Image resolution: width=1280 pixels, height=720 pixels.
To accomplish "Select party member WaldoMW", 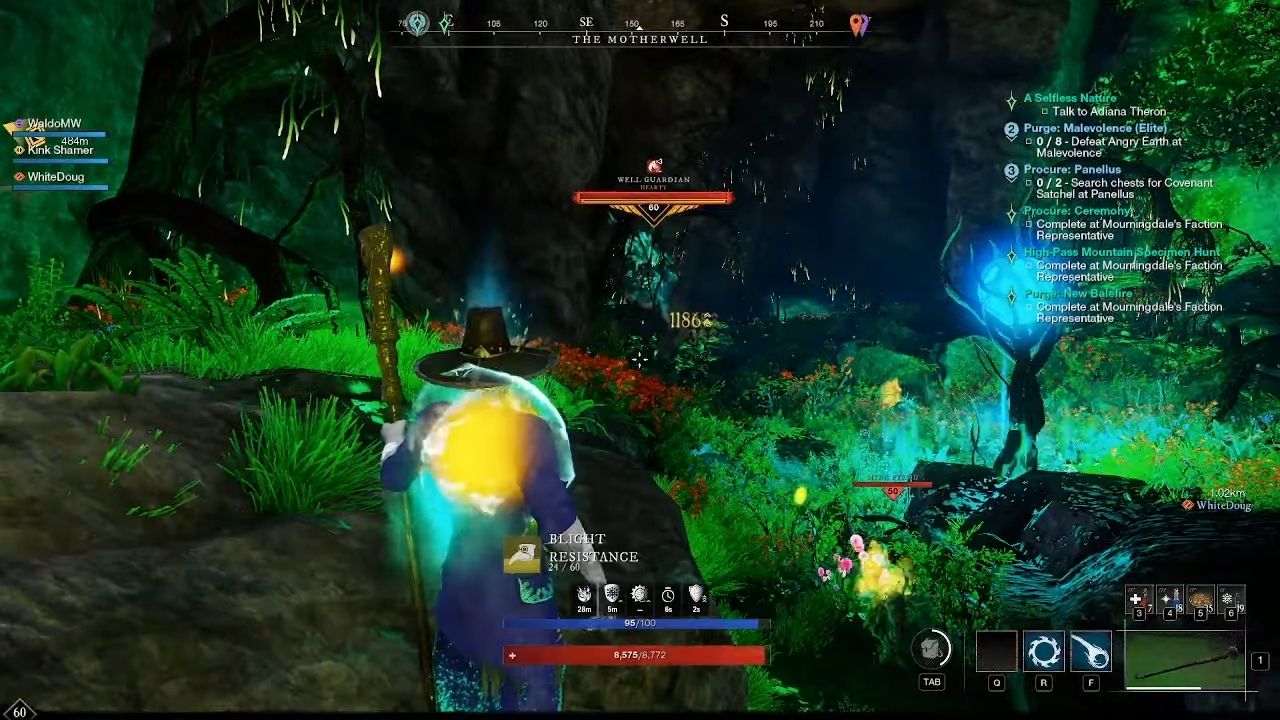I will click(x=54, y=124).
